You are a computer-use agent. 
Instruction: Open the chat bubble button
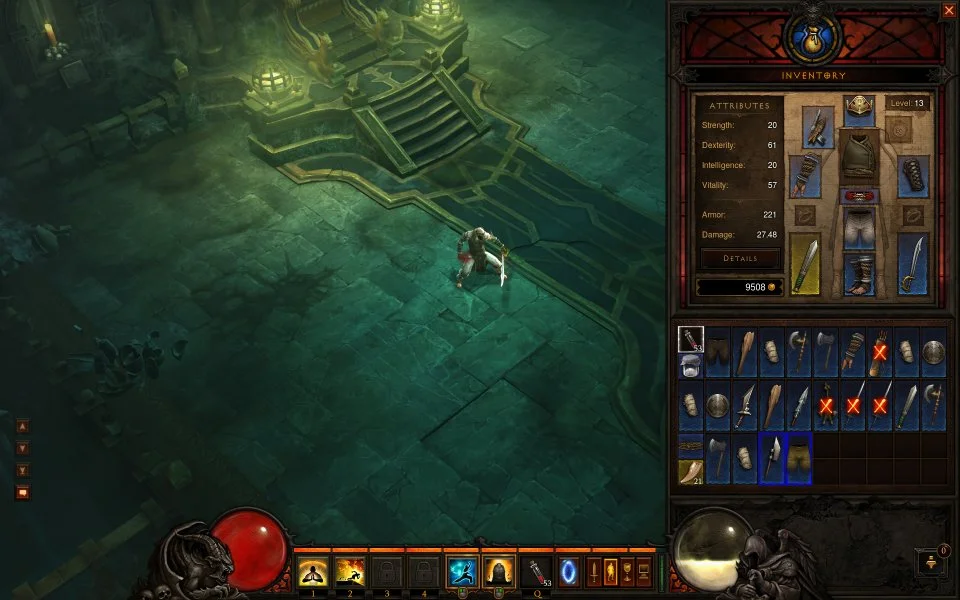tap(22, 492)
